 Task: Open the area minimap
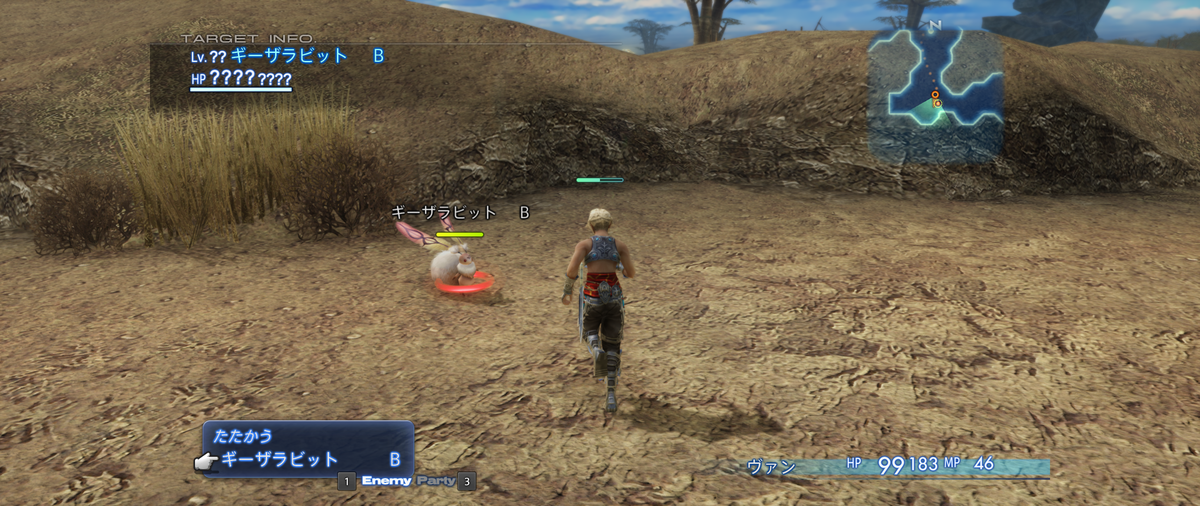(934, 95)
